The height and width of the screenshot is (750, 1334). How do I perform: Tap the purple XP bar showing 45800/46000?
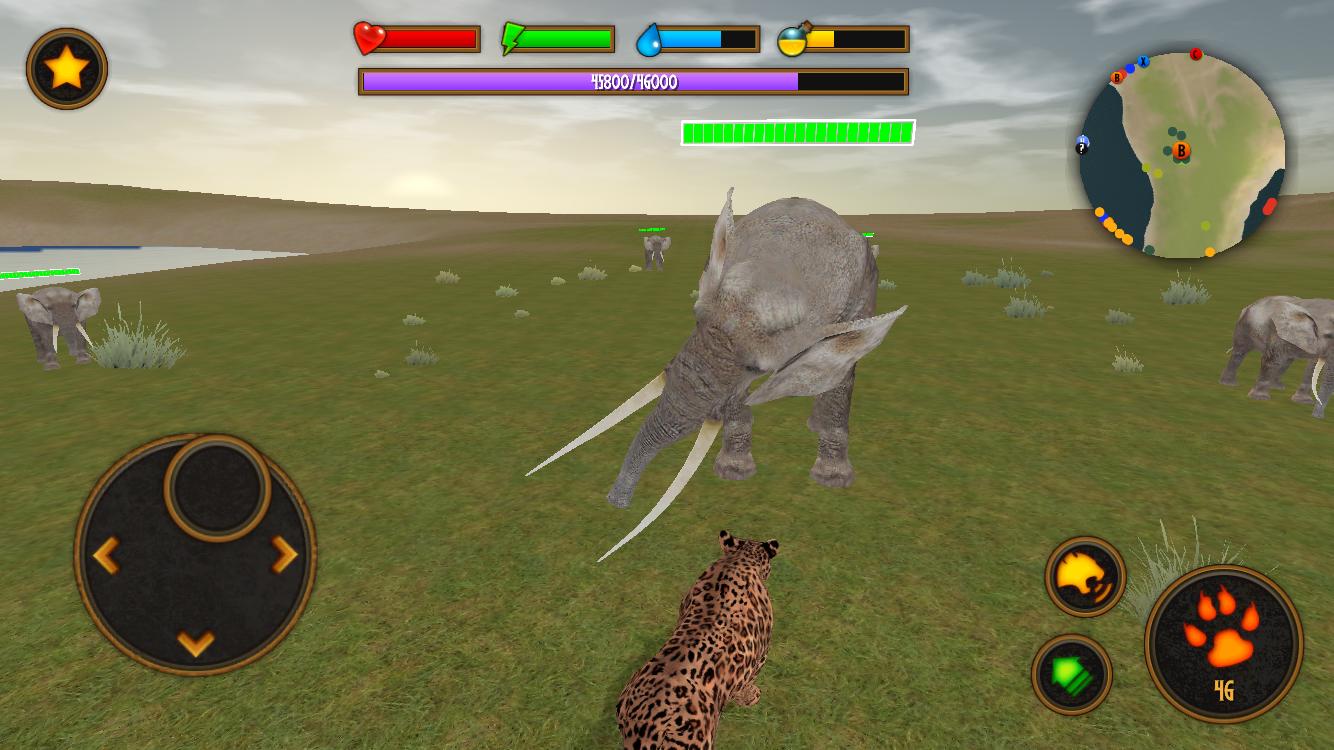tap(632, 83)
